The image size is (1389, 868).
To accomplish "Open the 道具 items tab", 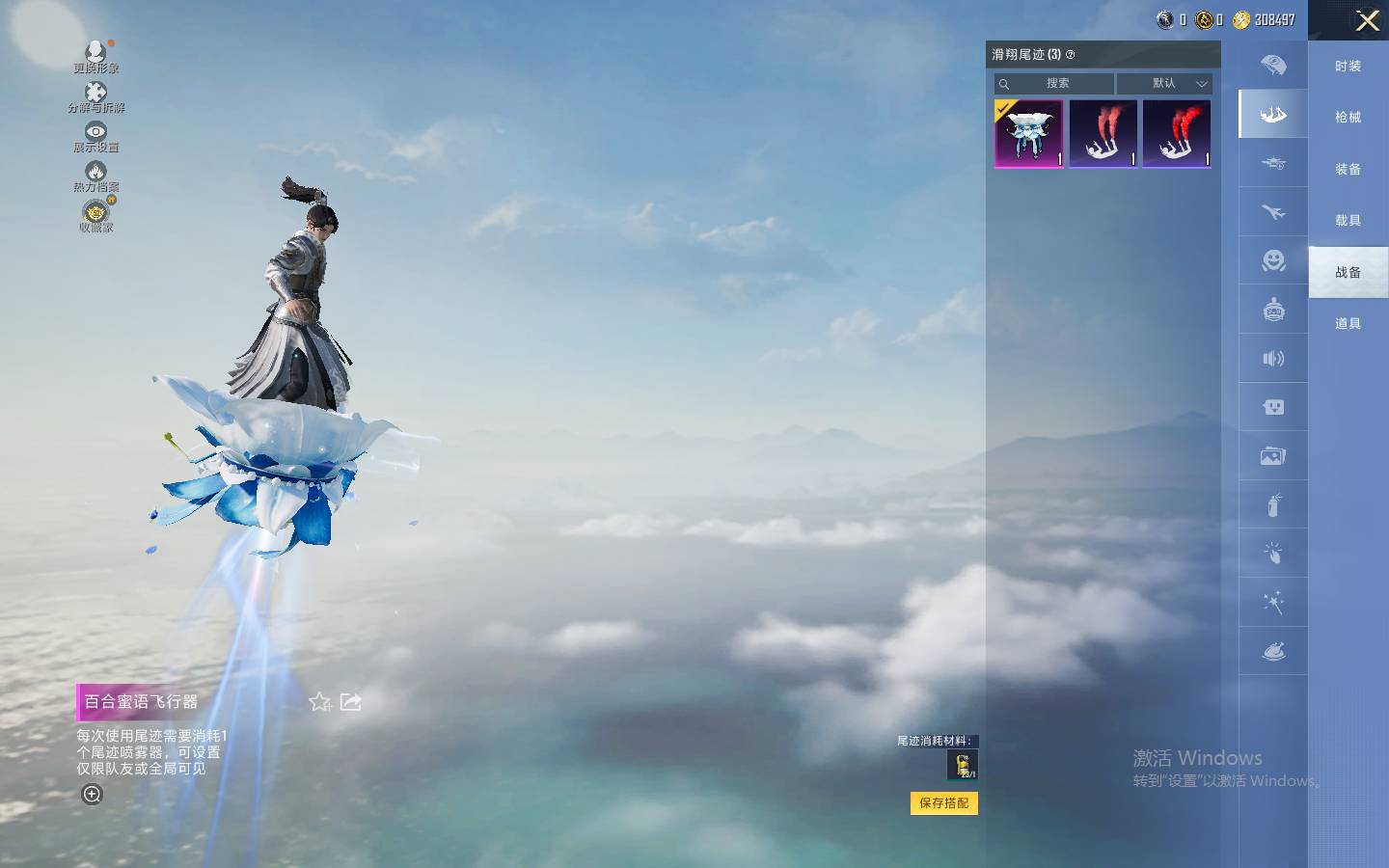I will pos(1348,324).
